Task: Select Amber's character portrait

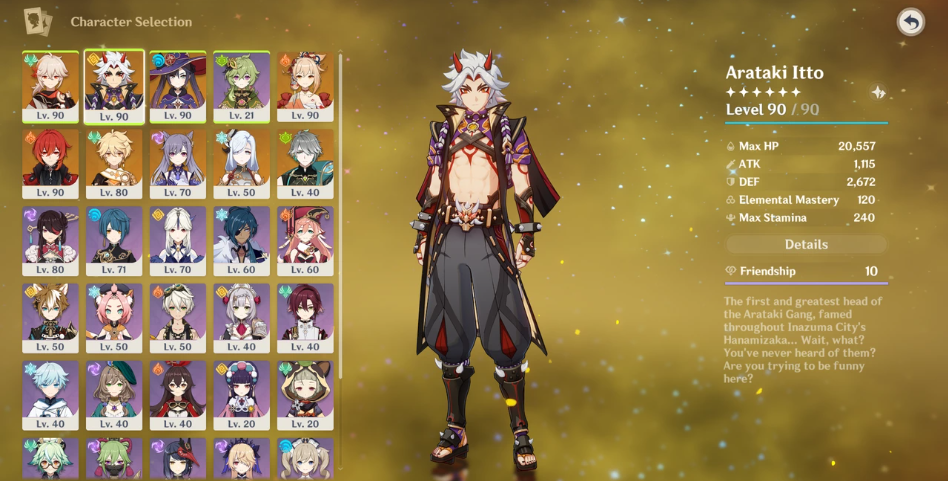Action: 178,395
